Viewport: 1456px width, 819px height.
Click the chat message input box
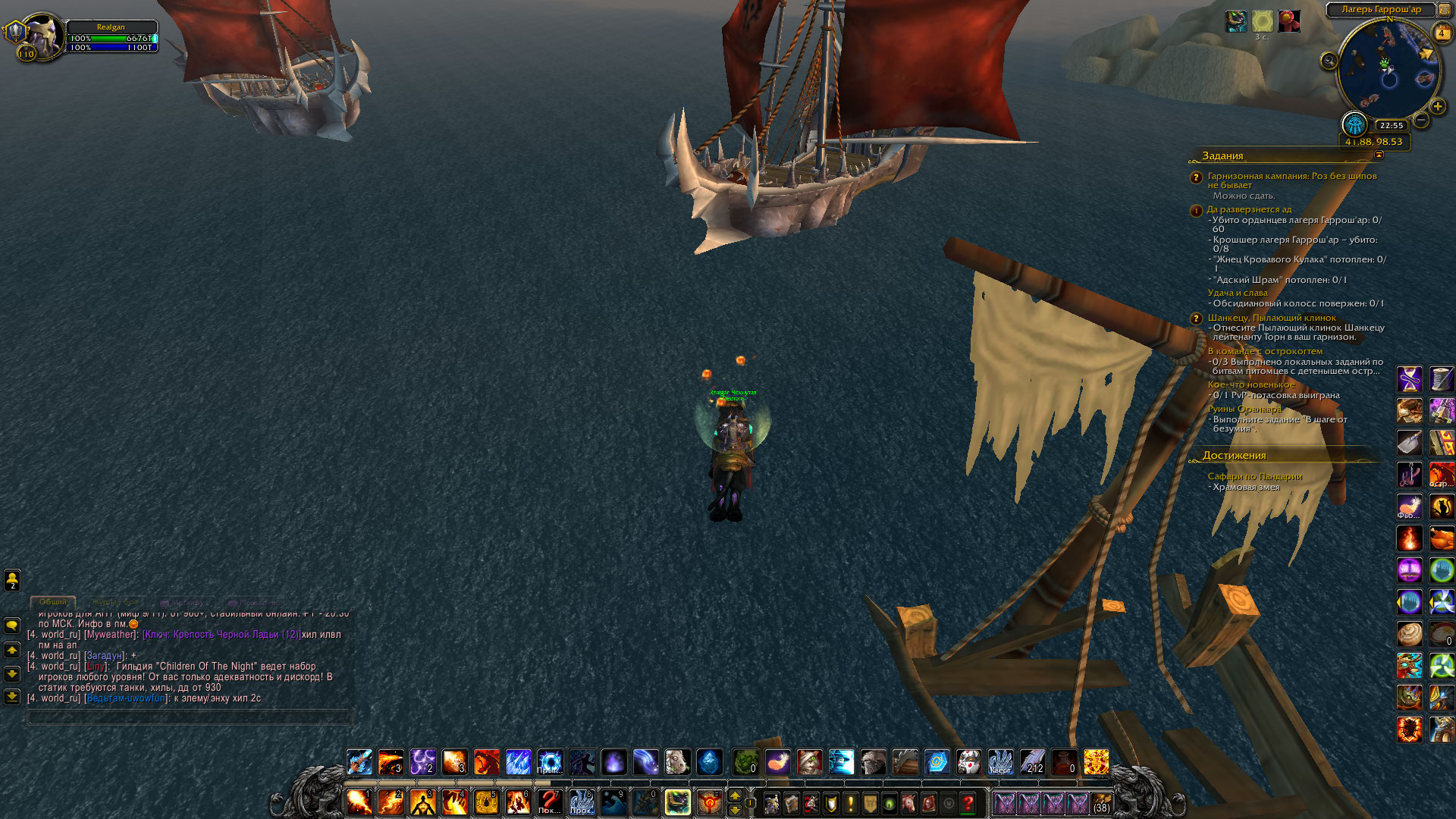tap(190, 717)
